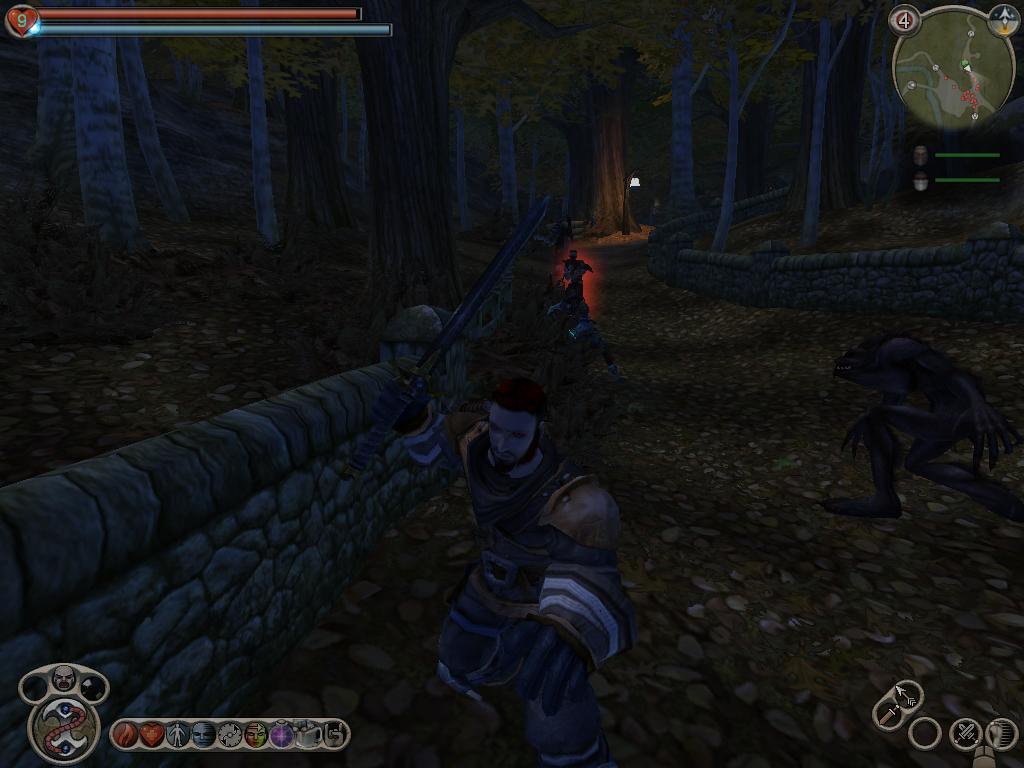Use the red heart health item
The width and height of the screenshot is (1024, 768).
pos(150,735)
